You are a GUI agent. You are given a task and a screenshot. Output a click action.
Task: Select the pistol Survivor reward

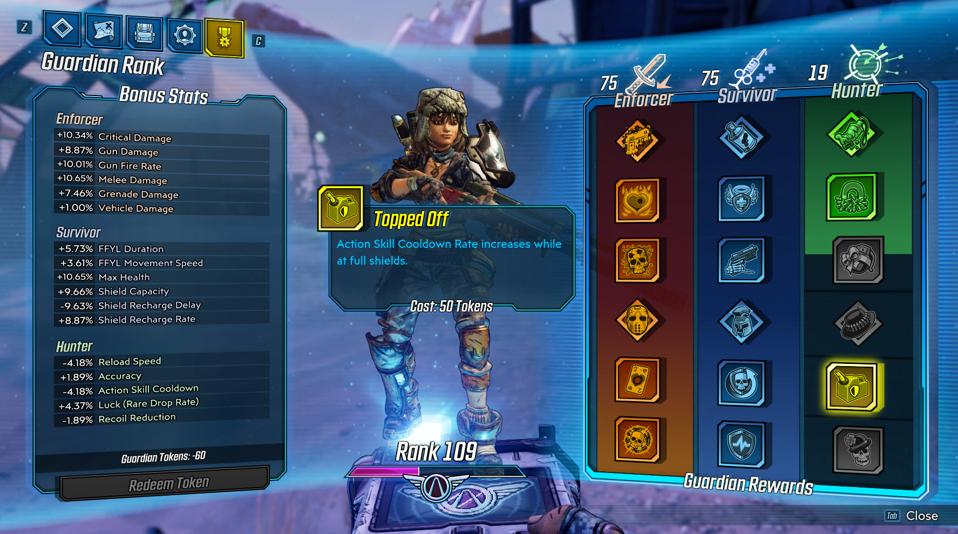[x=743, y=259]
